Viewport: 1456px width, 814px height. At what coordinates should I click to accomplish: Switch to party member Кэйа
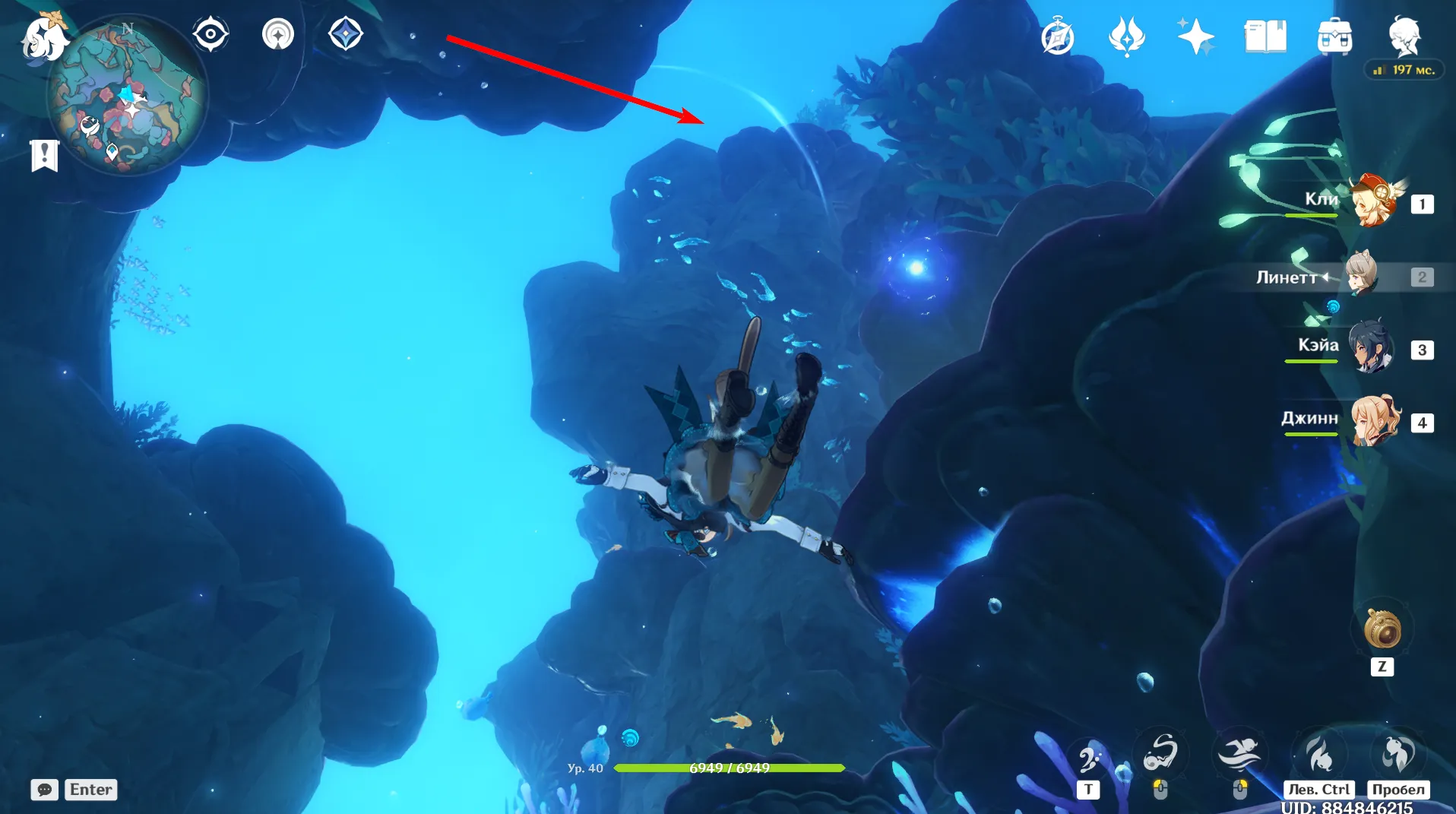1371,348
